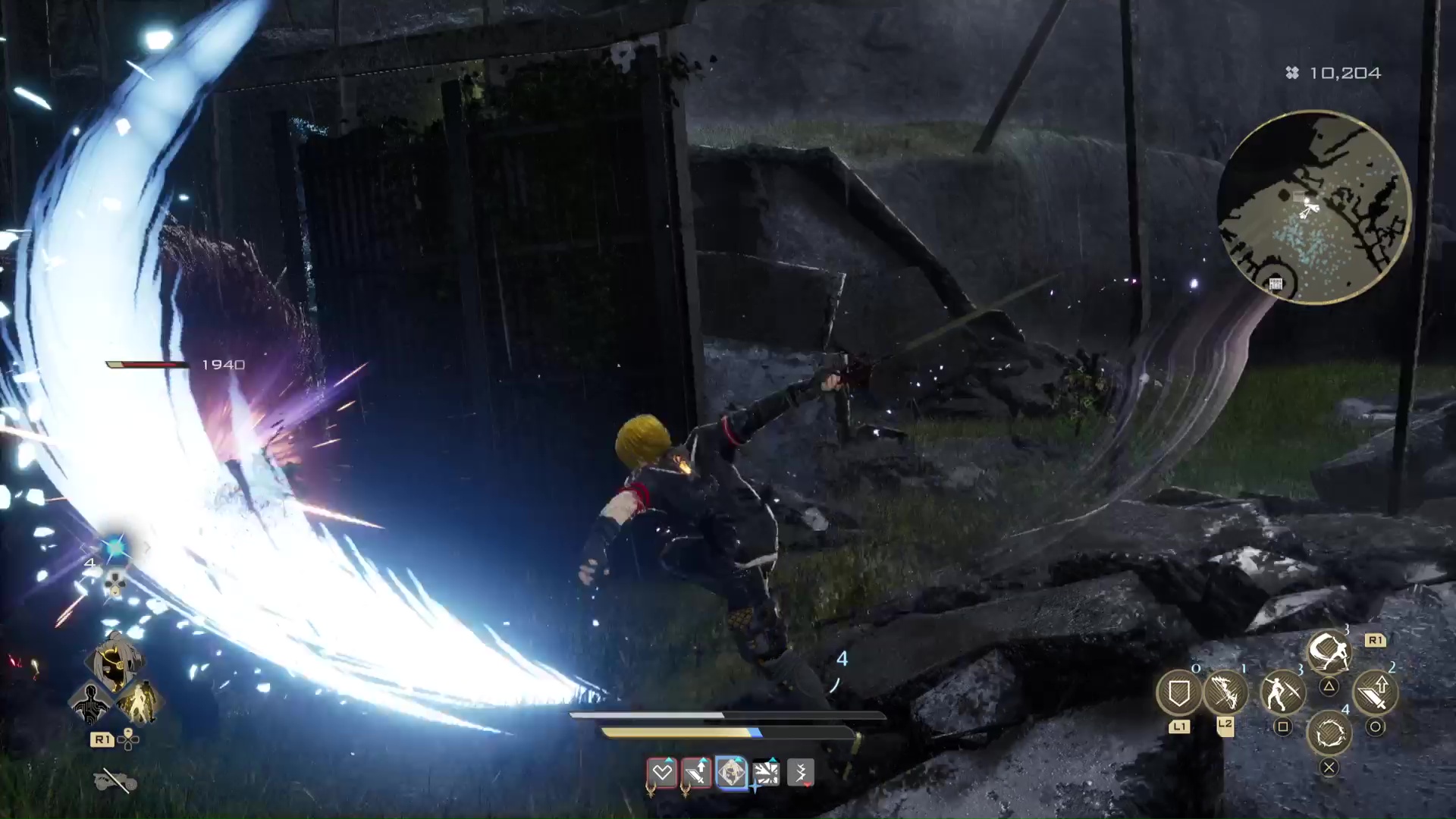Select the circuit-body silhouette portrait

click(90, 702)
